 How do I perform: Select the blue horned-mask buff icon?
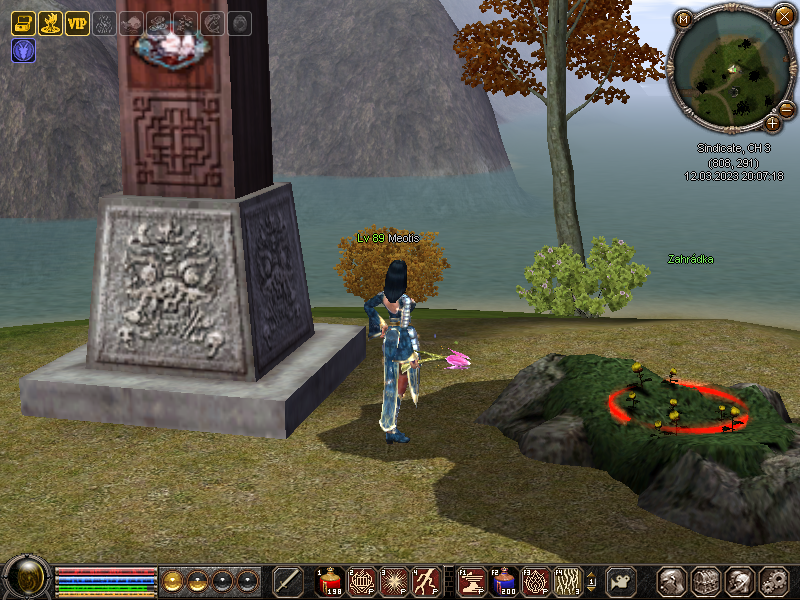23,50
